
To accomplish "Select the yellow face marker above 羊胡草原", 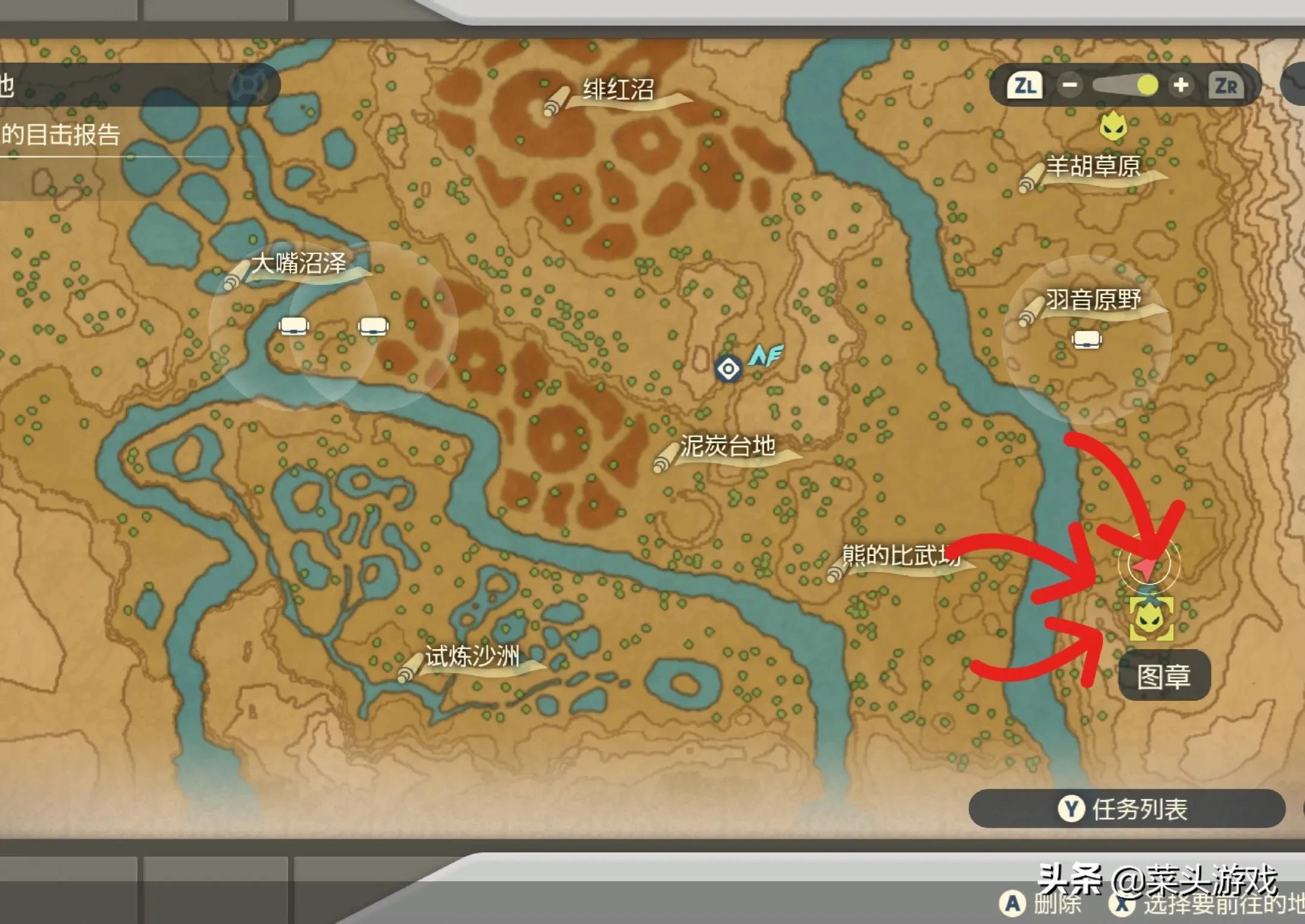I will [x=1112, y=126].
